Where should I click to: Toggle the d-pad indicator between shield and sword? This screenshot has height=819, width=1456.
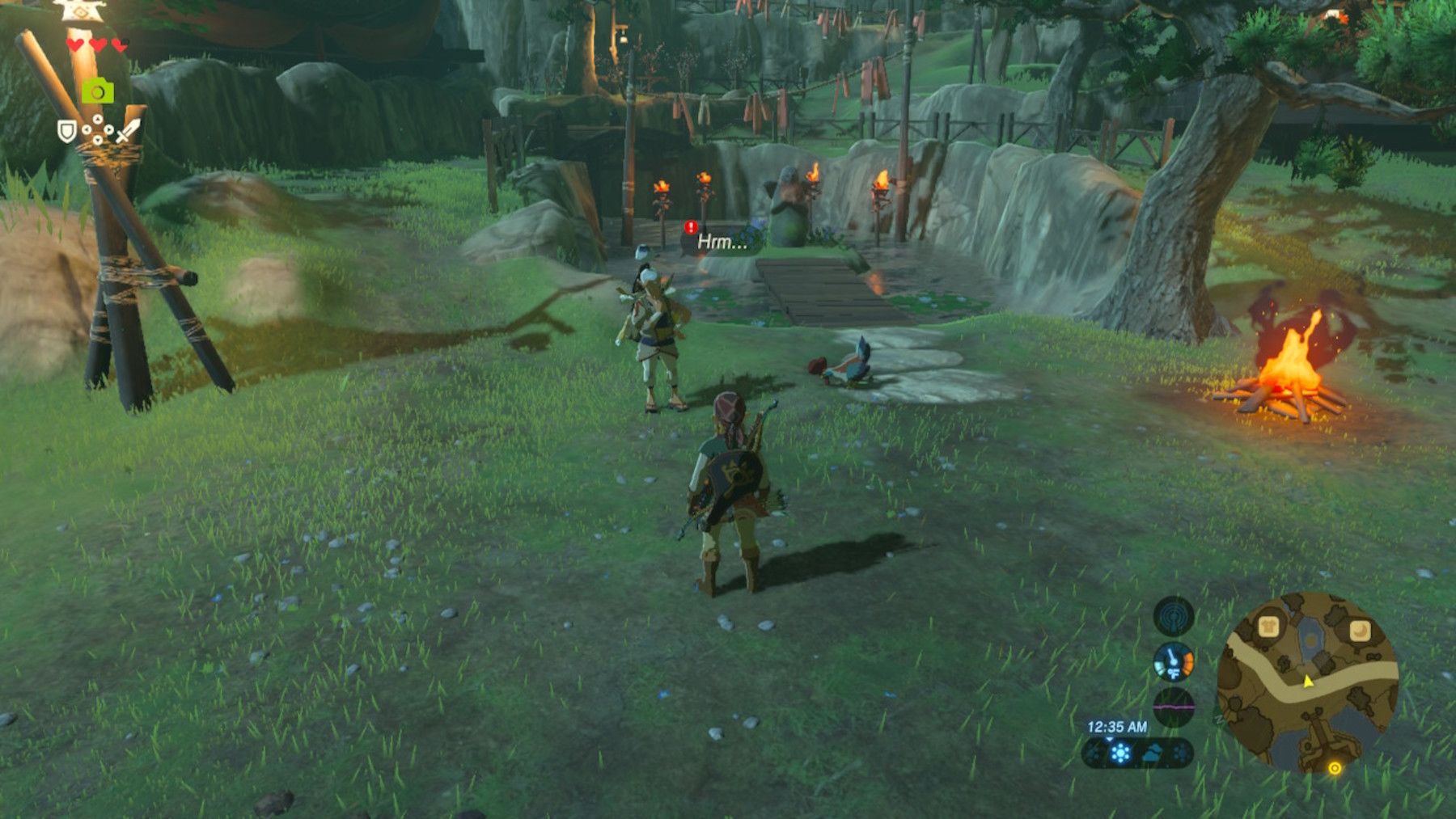tap(97, 130)
